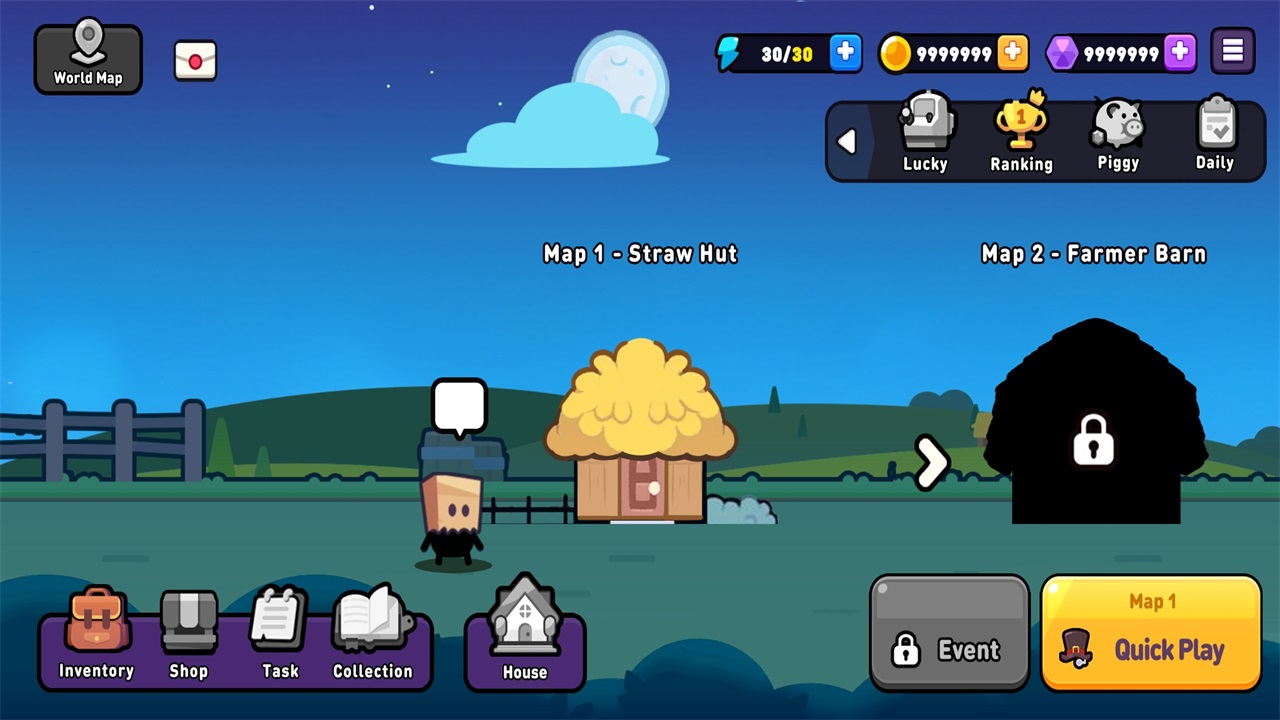Add purple gems with the plus button

coord(1180,53)
